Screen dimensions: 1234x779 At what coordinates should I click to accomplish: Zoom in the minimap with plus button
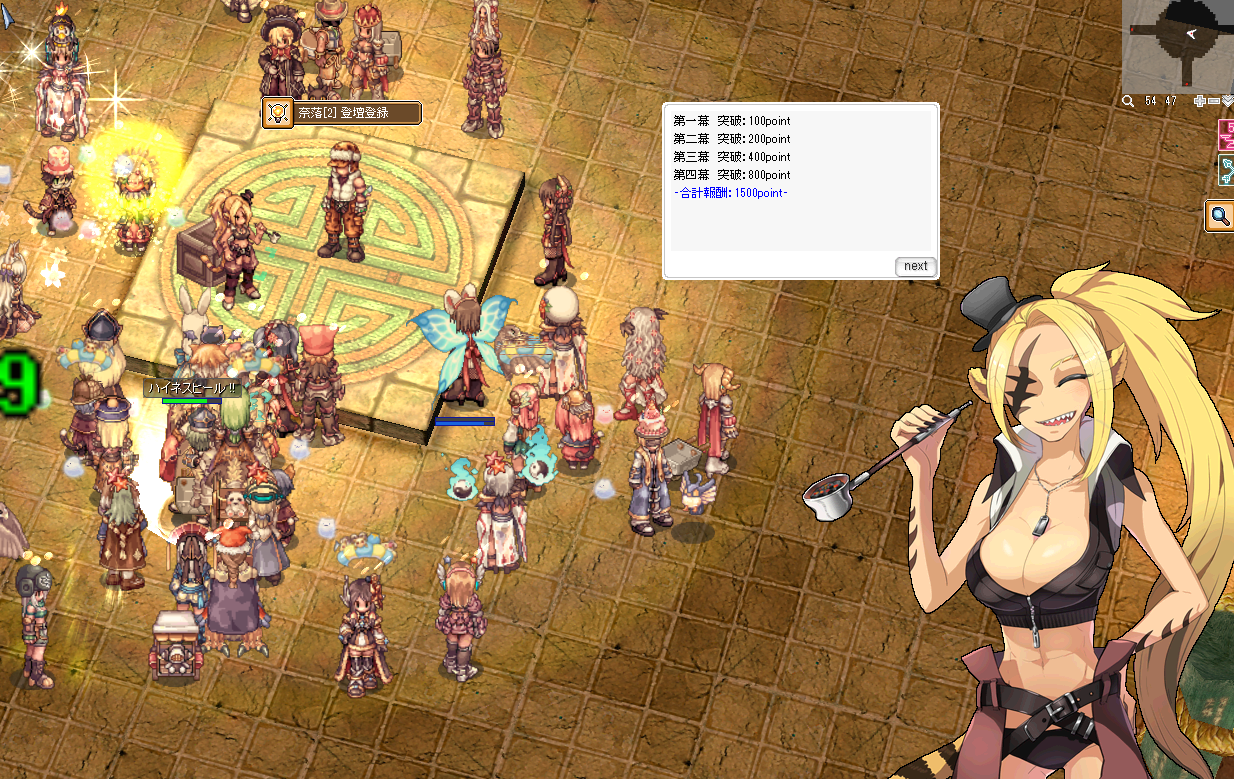tap(1200, 101)
